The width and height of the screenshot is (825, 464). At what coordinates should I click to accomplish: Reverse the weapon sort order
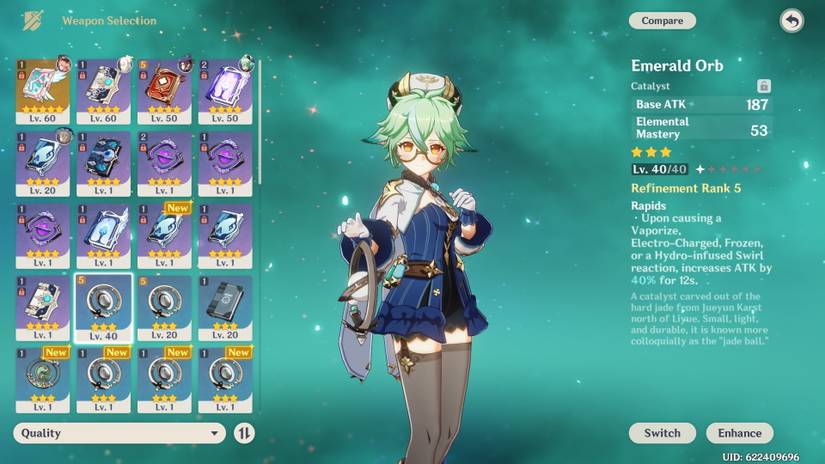pyautogui.click(x=244, y=433)
